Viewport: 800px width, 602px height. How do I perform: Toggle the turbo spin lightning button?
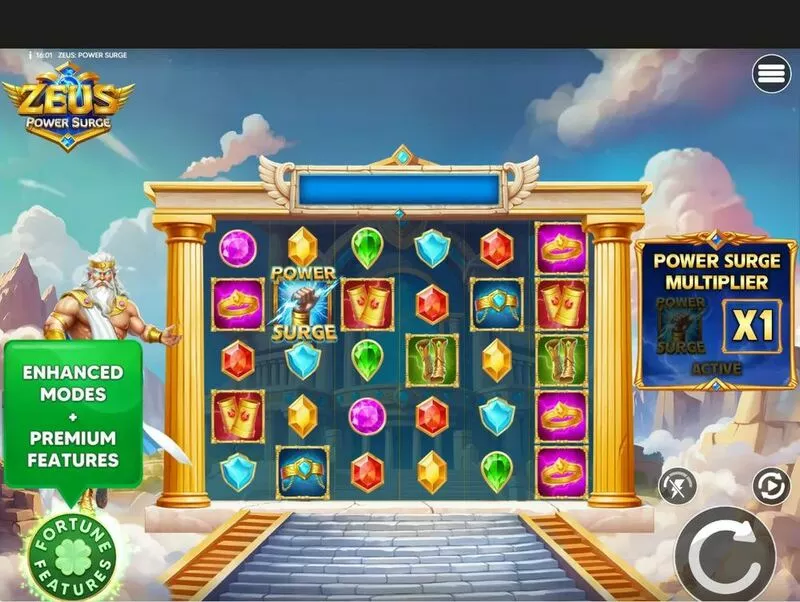[x=678, y=487]
